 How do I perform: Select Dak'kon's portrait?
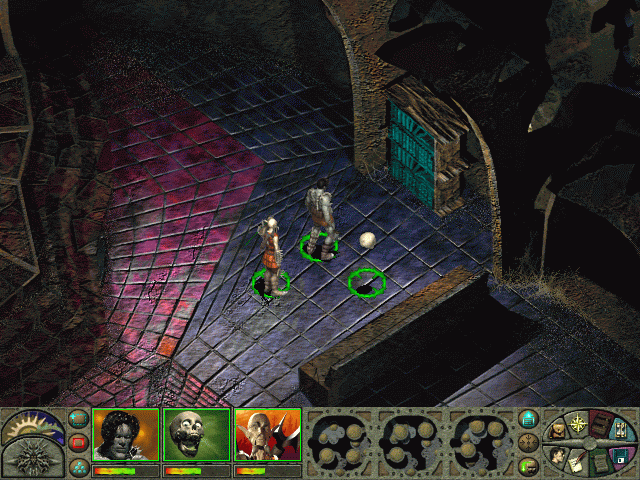click(x=267, y=435)
